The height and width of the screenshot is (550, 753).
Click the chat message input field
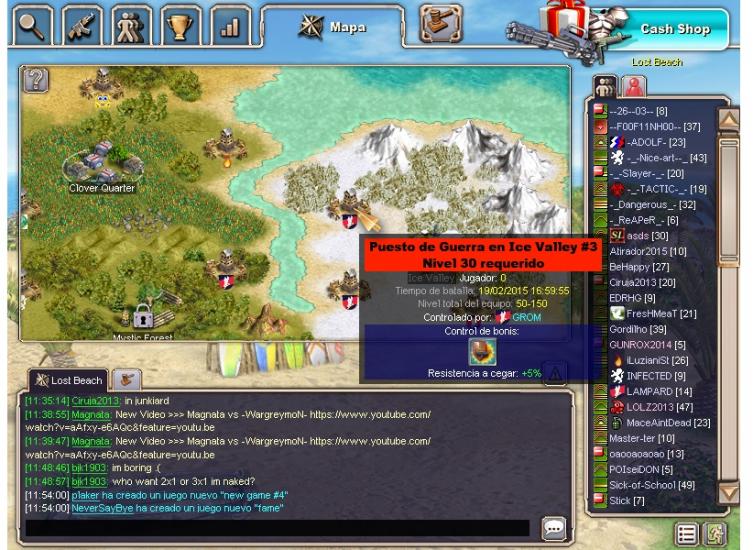pos(277,528)
